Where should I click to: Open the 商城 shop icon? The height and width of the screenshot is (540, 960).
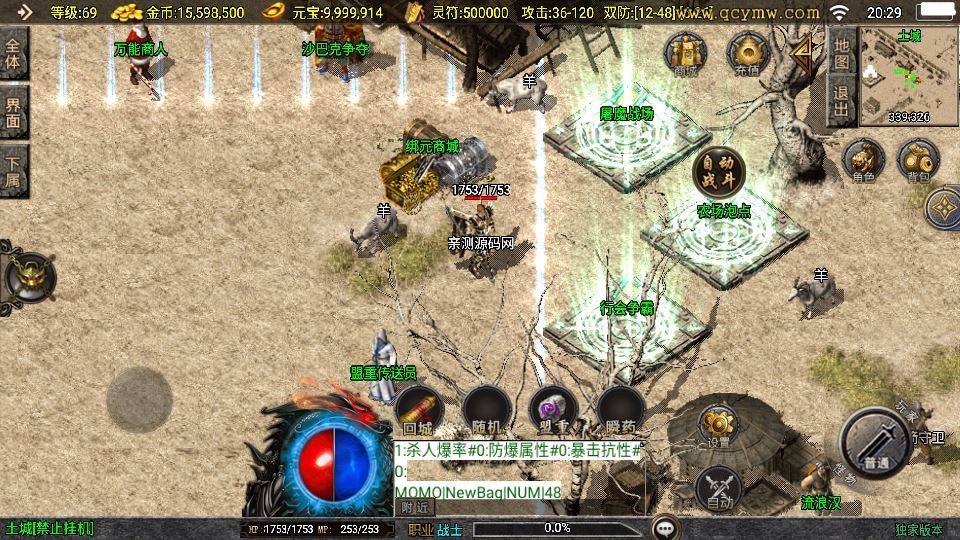pyautogui.click(x=686, y=53)
